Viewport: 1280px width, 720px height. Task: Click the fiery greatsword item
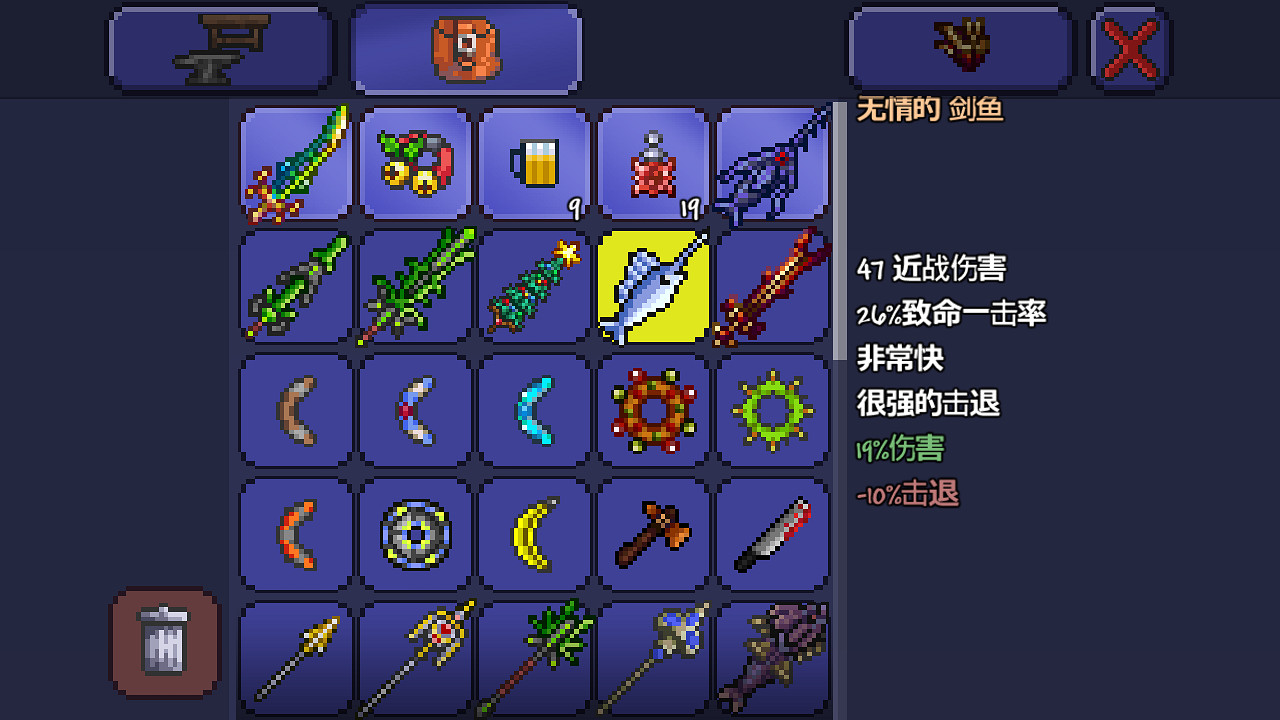point(773,288)
